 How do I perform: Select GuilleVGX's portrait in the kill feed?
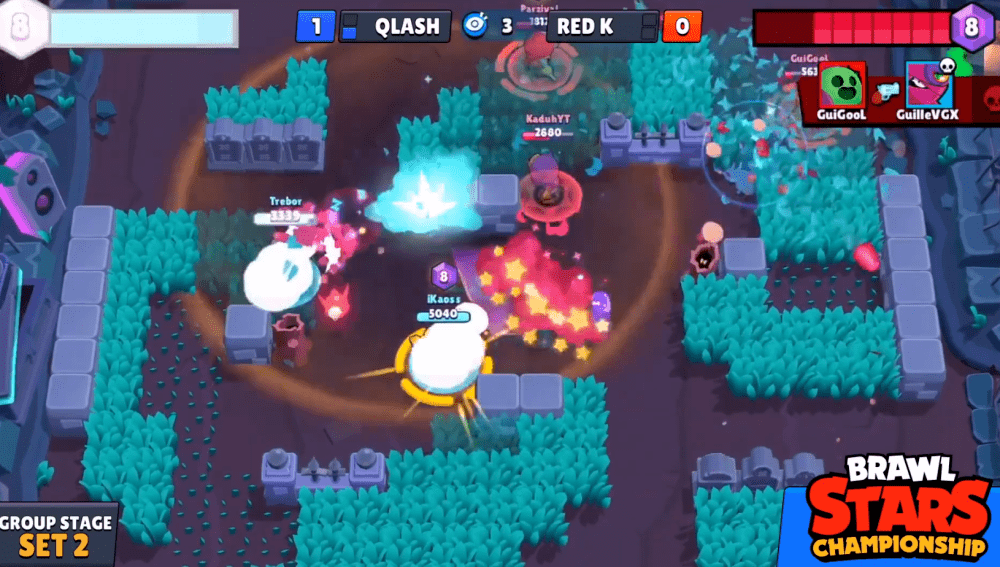coord(930,87)
